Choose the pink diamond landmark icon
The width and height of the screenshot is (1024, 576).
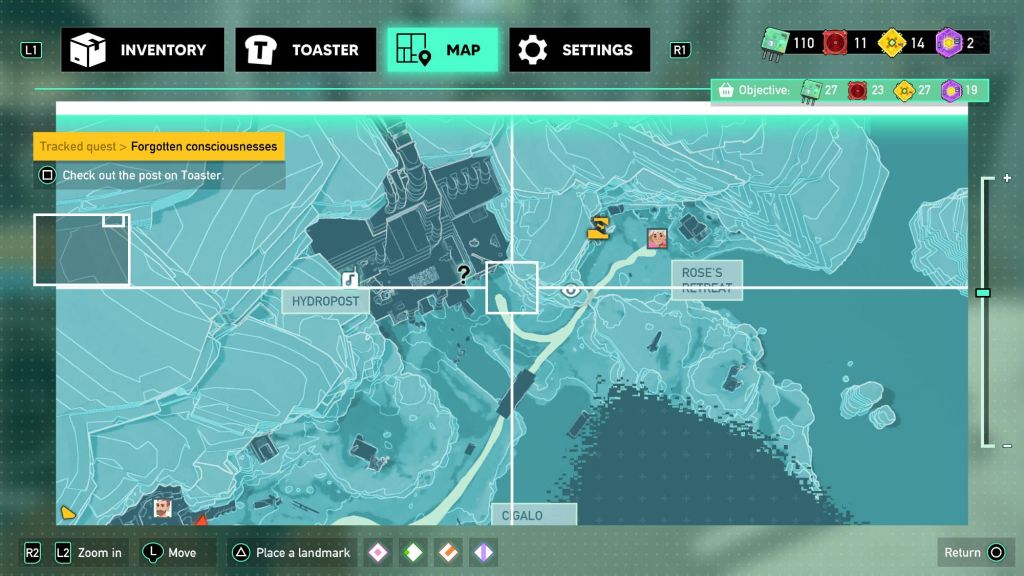(377, 552)
